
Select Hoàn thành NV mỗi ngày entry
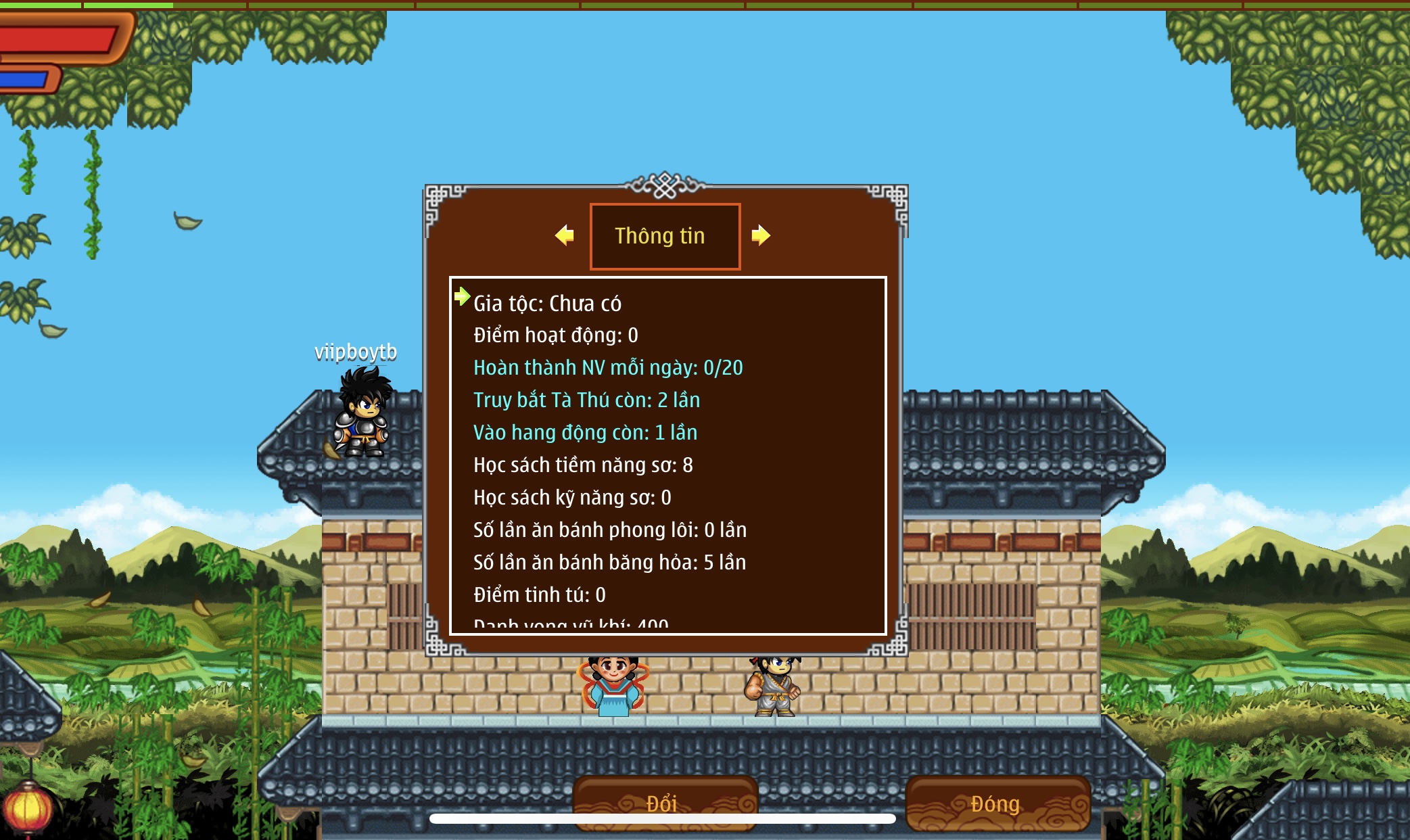pyautogui.click(x=607, y=368)
